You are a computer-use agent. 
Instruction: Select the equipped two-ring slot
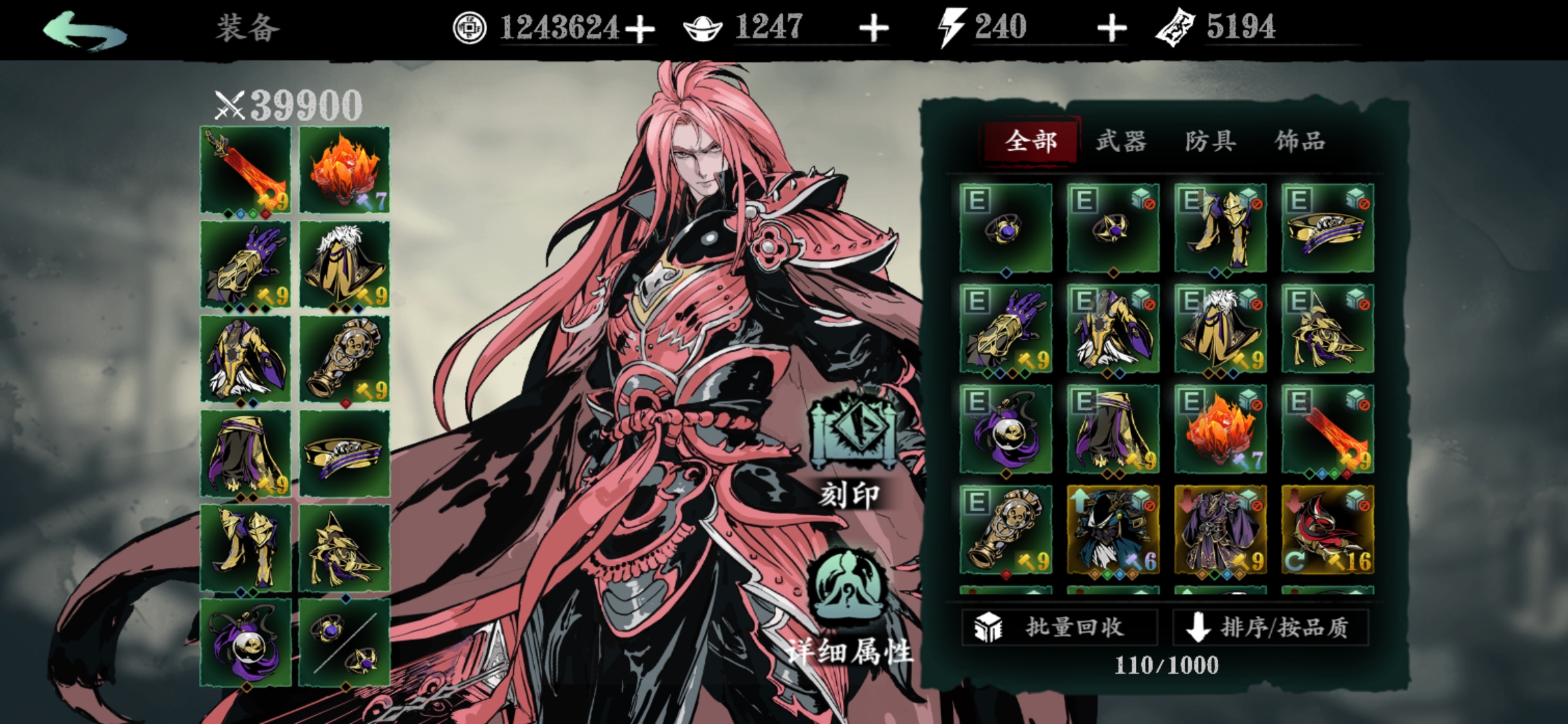(x=344, y=642)
